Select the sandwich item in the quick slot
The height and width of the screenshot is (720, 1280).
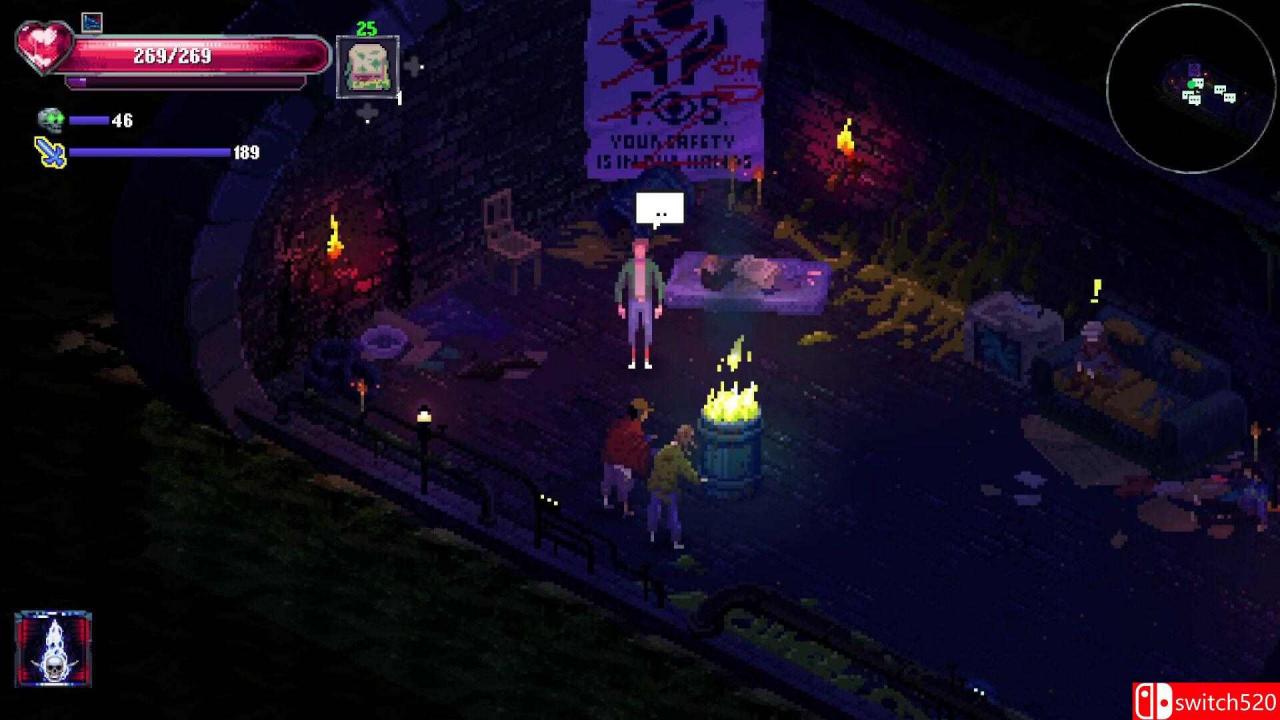pos(369,67)
